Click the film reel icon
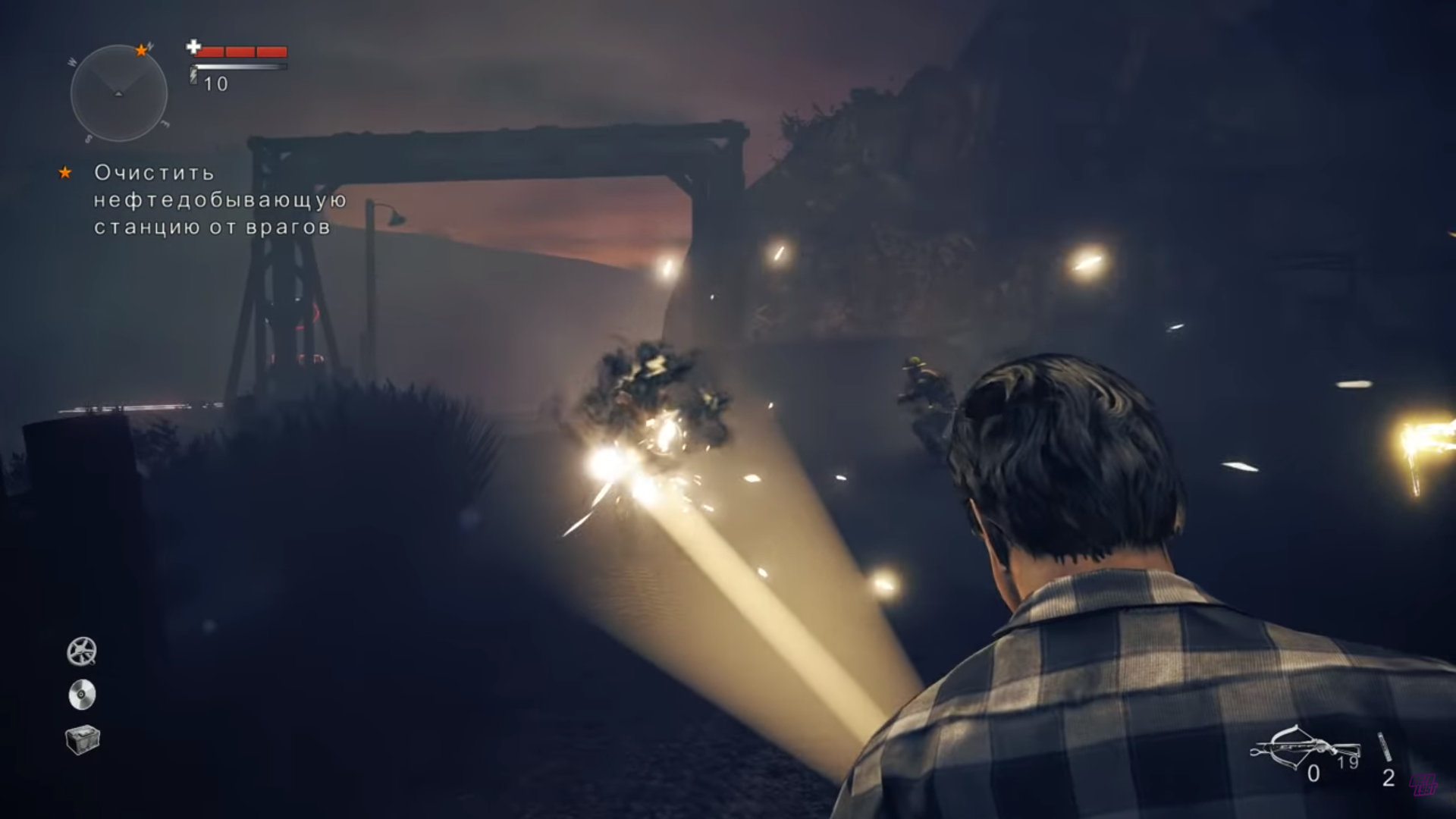Screen dimensions: 1456x819 pos(82,651)
